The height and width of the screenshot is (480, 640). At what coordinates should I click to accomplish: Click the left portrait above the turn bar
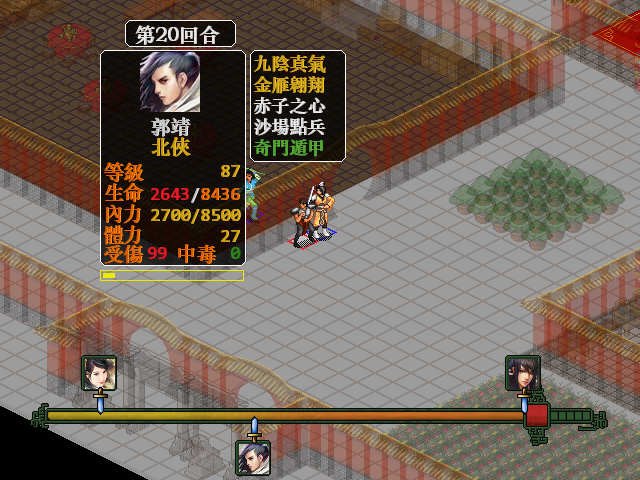99,373
